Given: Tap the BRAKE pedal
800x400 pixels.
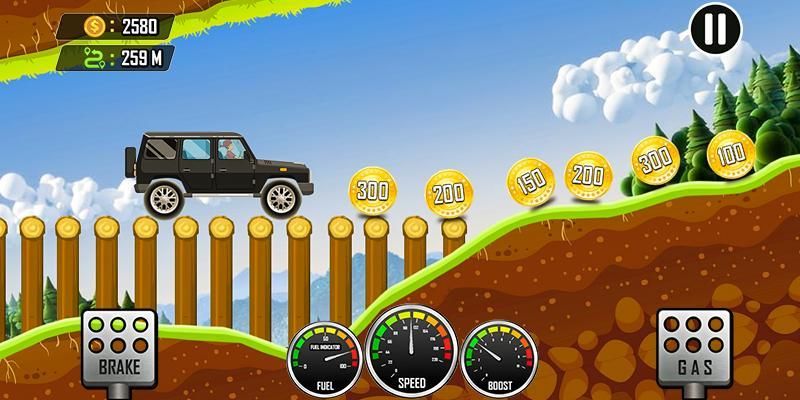Looking at the screenshot, I should (118, 347).
